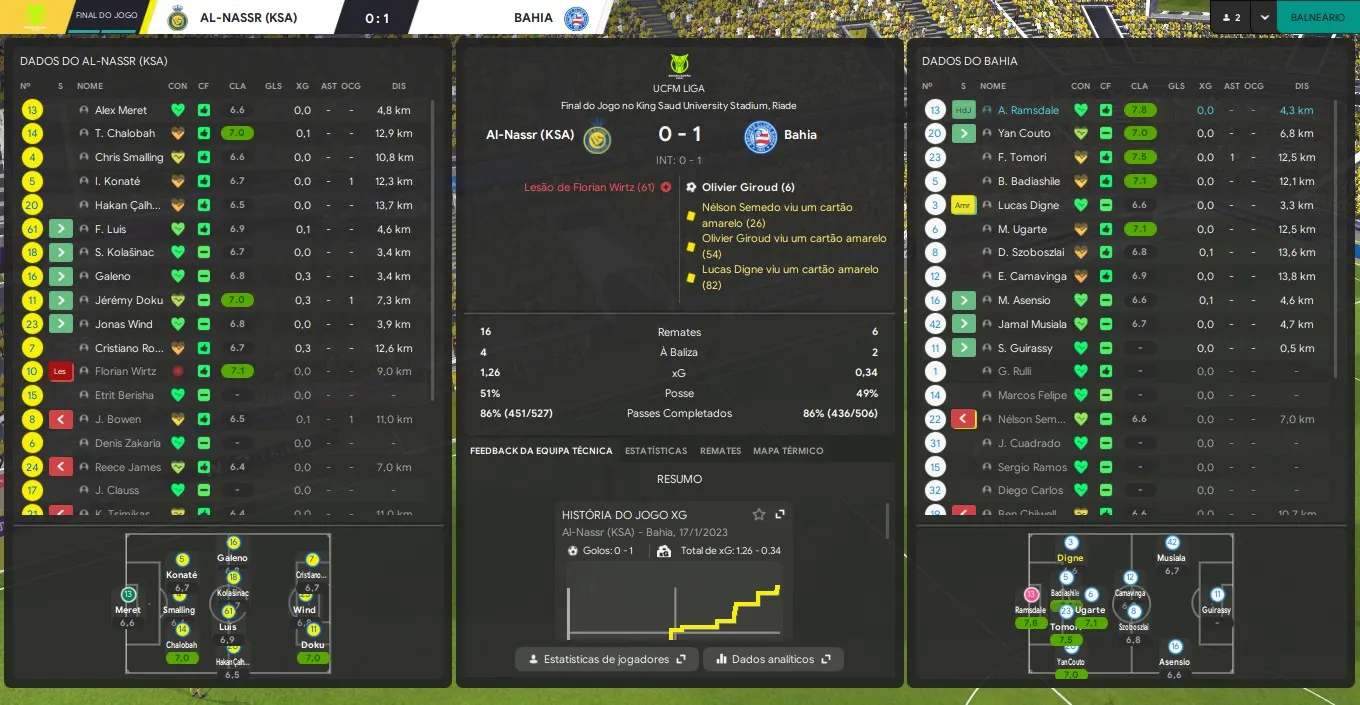
Task: Switch to the Remates tab
Action: click(x=720, y=451)
